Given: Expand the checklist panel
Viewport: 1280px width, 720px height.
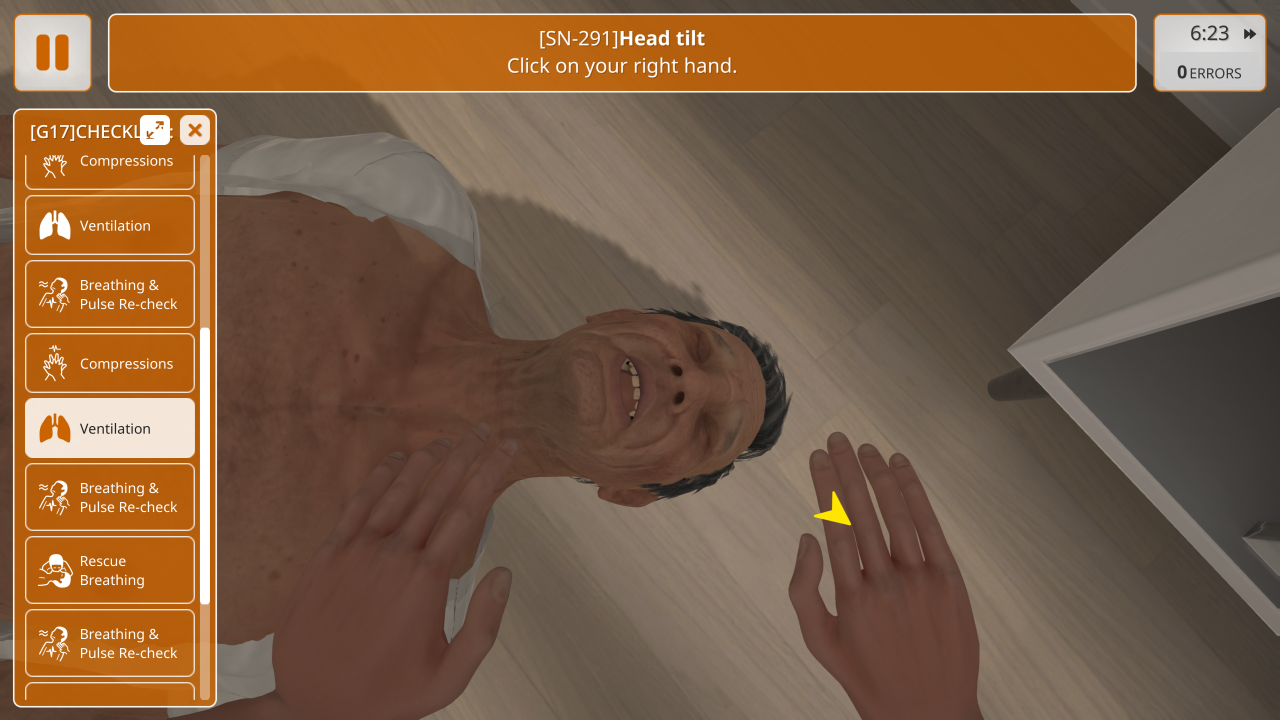Looking at the screenshot, I should 155,130.
